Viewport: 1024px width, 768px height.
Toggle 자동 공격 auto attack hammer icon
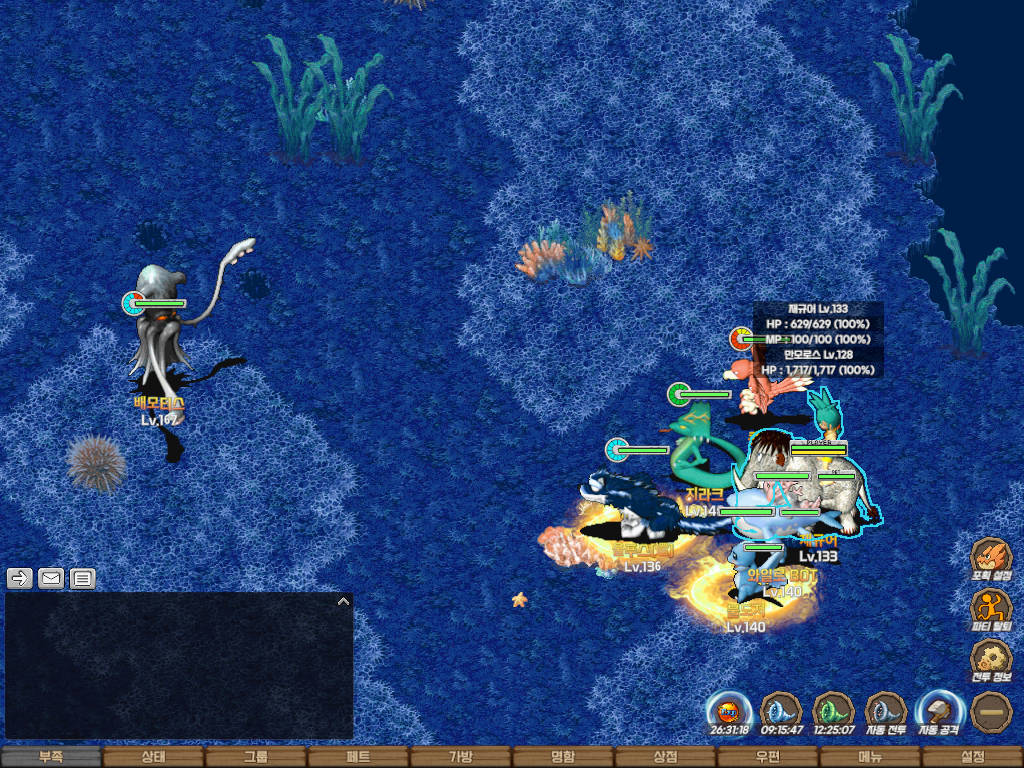pos(939,712)
